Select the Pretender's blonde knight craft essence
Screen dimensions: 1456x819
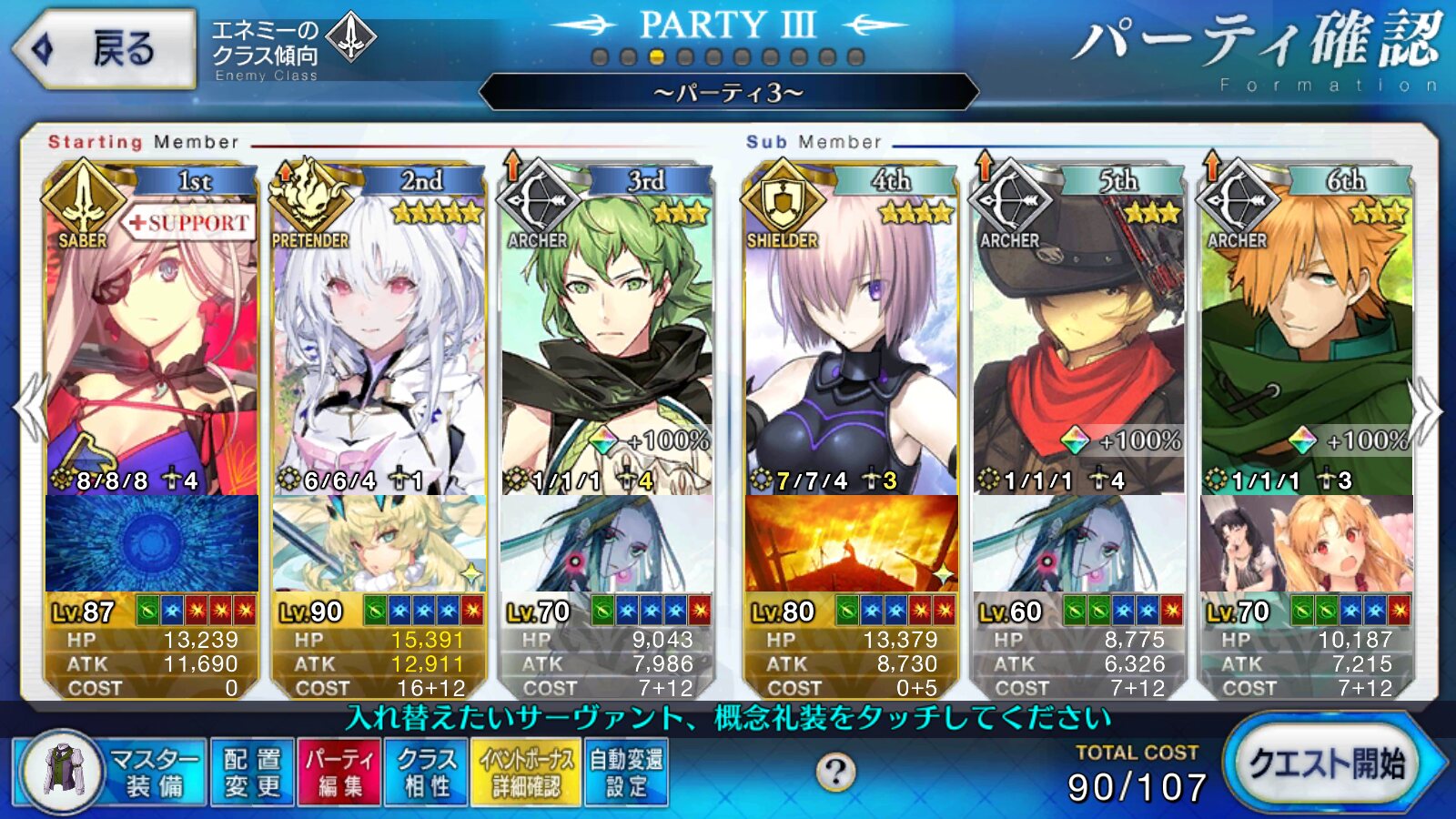[379, 543]
